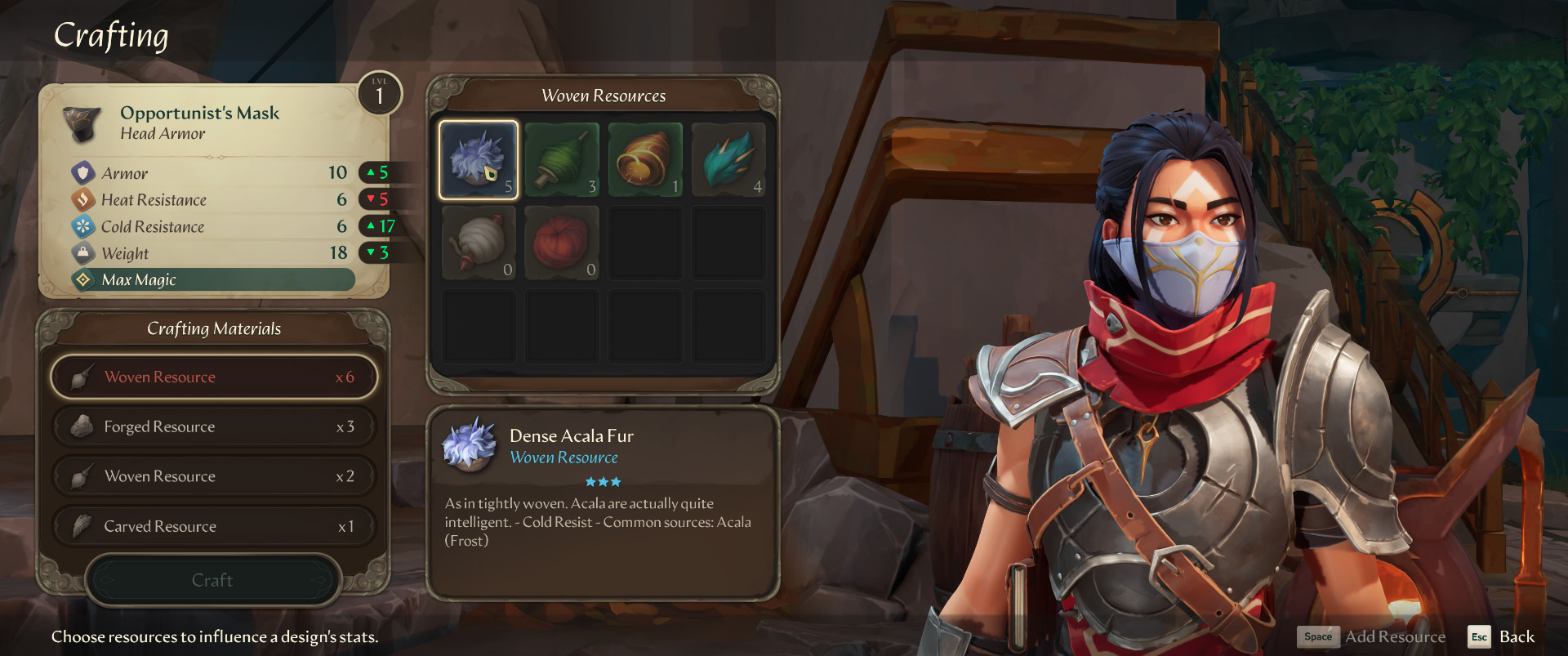Select the teal feather resource slot

pos(728,160)
